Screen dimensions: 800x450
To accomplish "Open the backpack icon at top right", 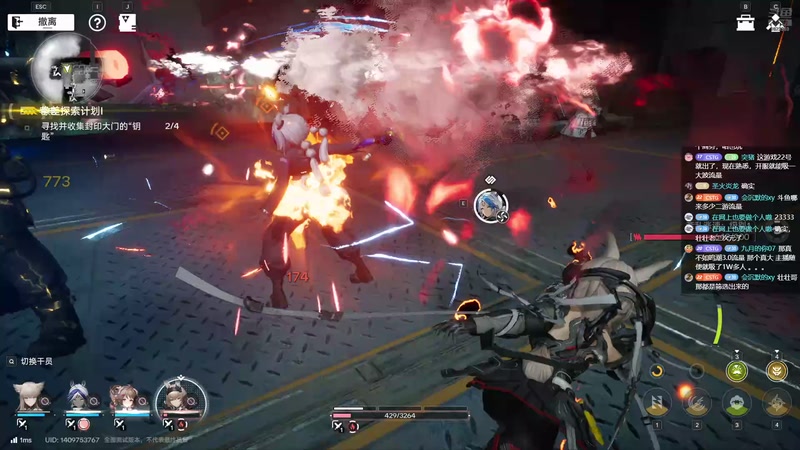I will click(x=746, y=22).
